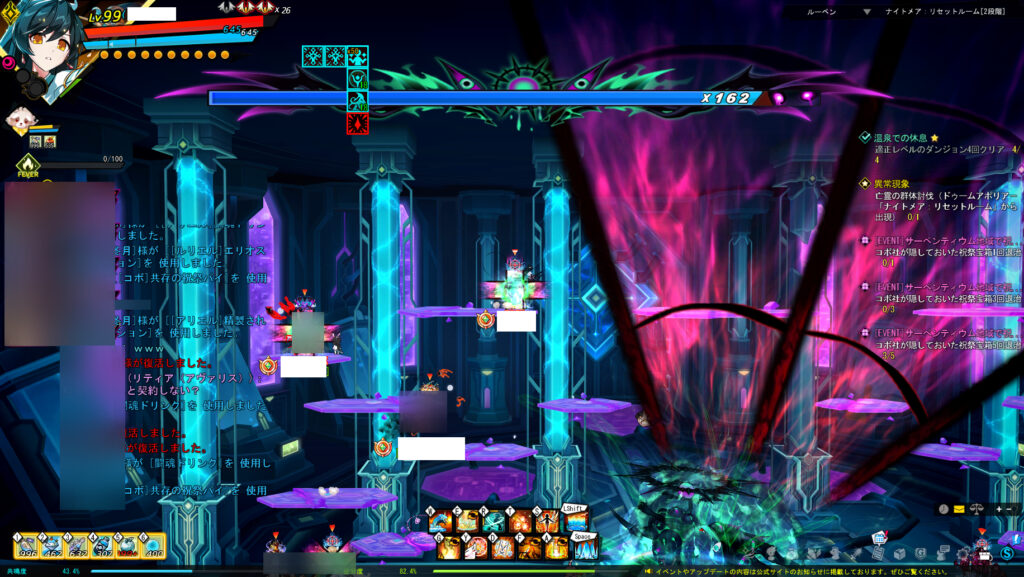Open the gear settings icon in bottom menu
The image size is (1024, 577).
[x=964, y=554]
